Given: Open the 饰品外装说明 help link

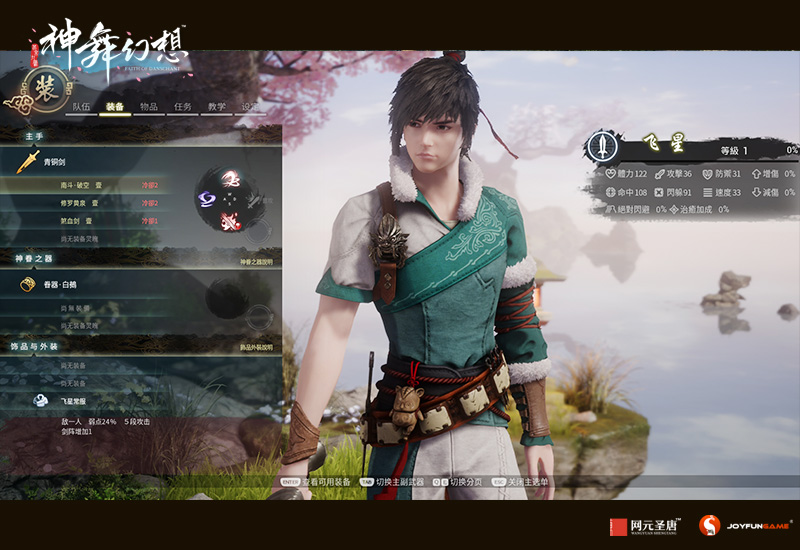Looking at the screenshot, I should point(255,347).
